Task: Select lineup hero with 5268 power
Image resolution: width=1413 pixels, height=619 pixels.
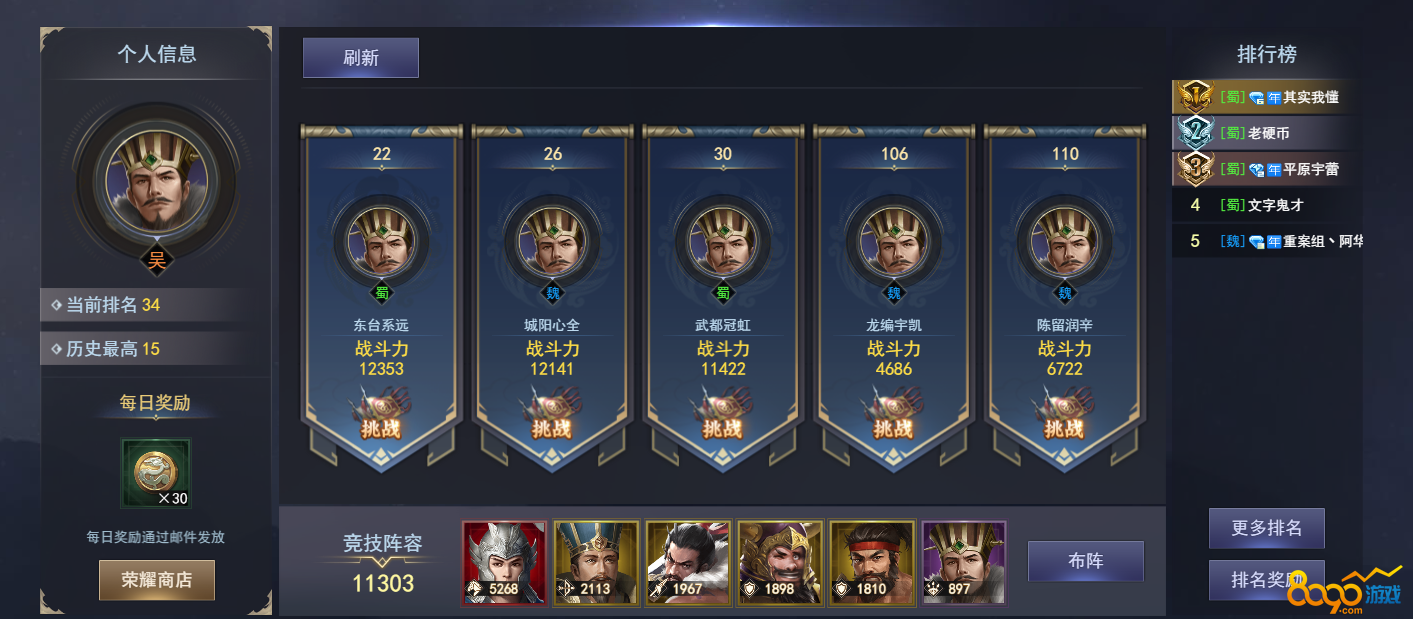Action: pos(505,563)
